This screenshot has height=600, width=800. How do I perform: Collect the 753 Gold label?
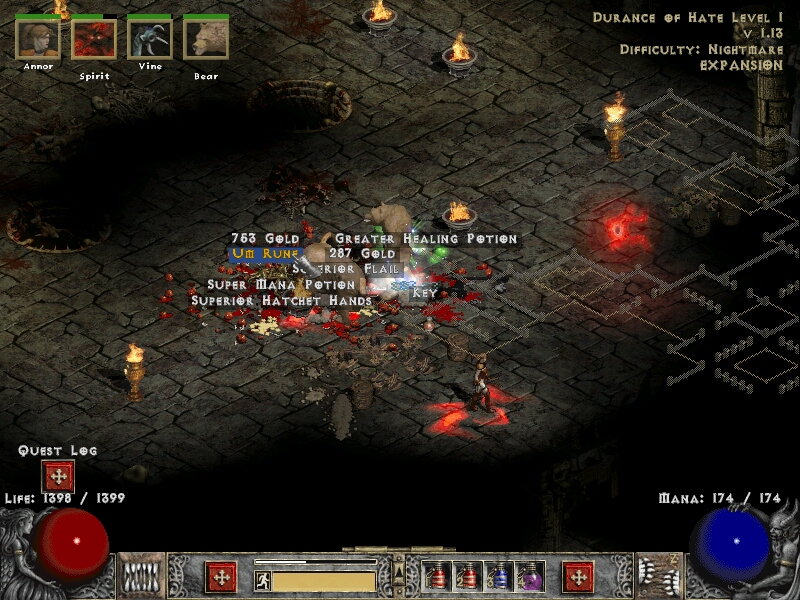(x=266, y=239)
